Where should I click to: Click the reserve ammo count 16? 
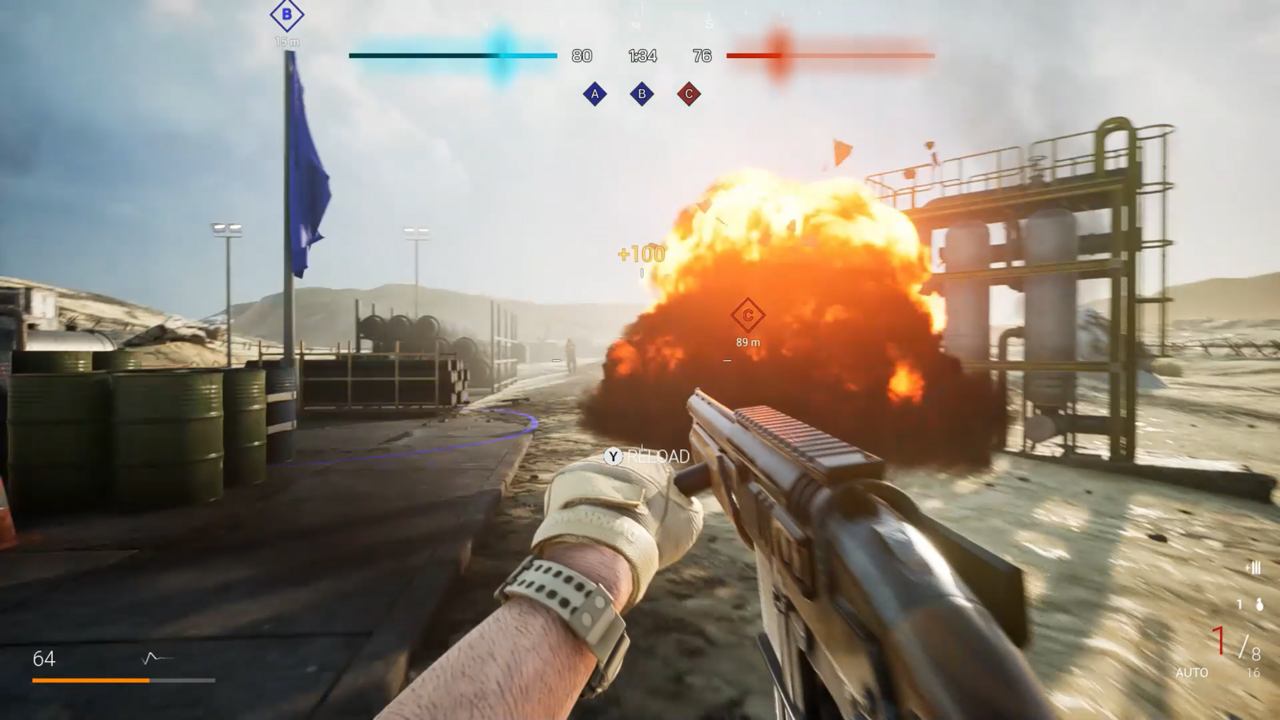pyautogui.click(x=1253, y=672)
